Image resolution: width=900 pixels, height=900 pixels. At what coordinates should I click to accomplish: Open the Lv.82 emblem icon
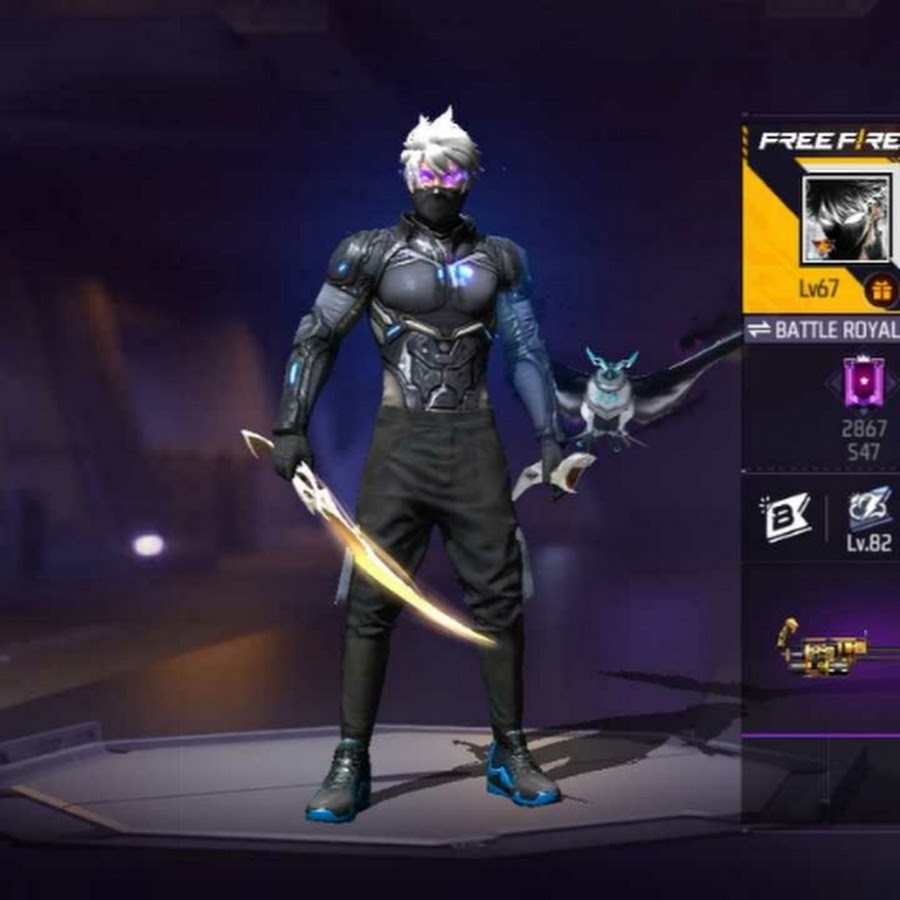coord(869,509)
